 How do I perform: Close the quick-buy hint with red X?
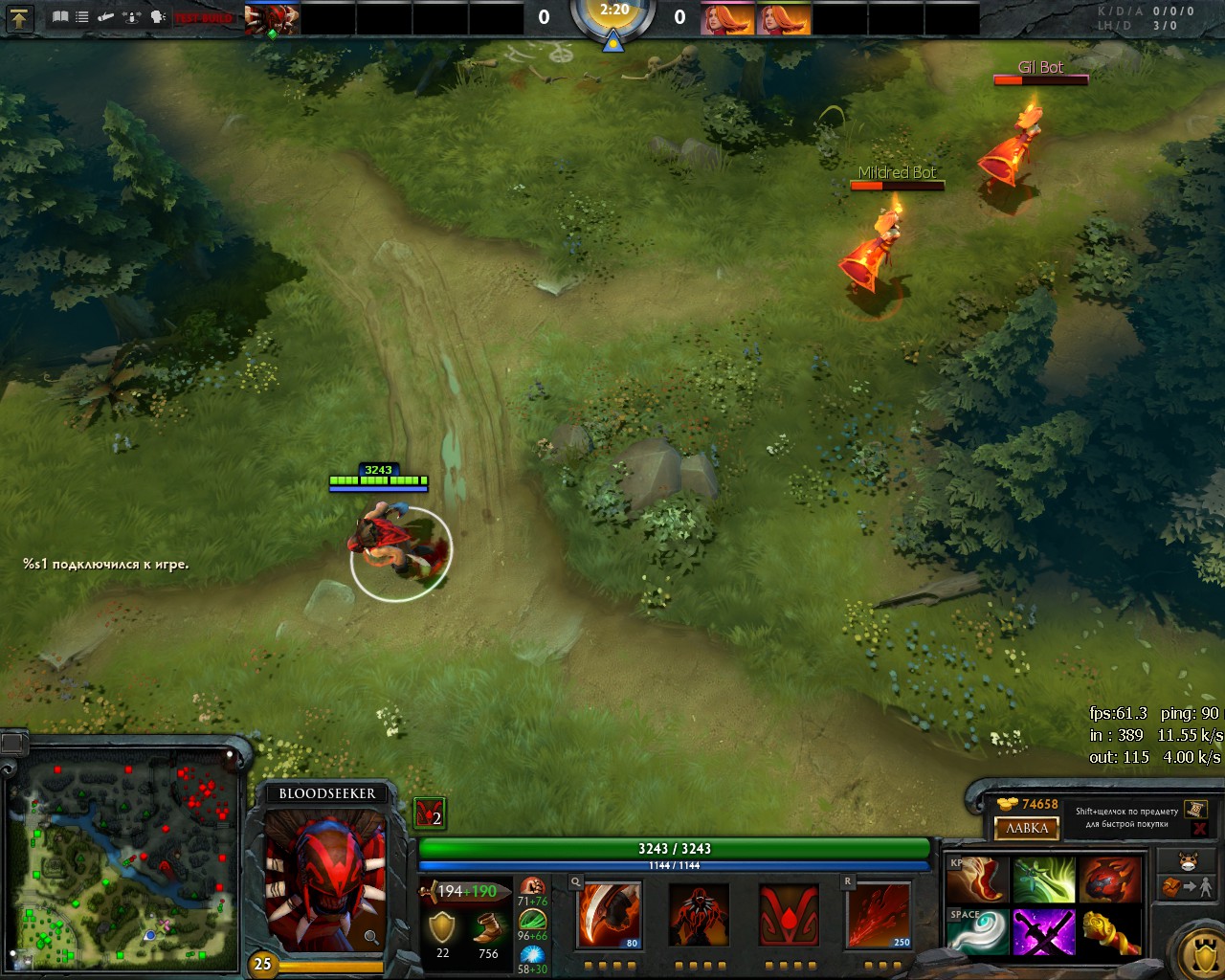1199,829
